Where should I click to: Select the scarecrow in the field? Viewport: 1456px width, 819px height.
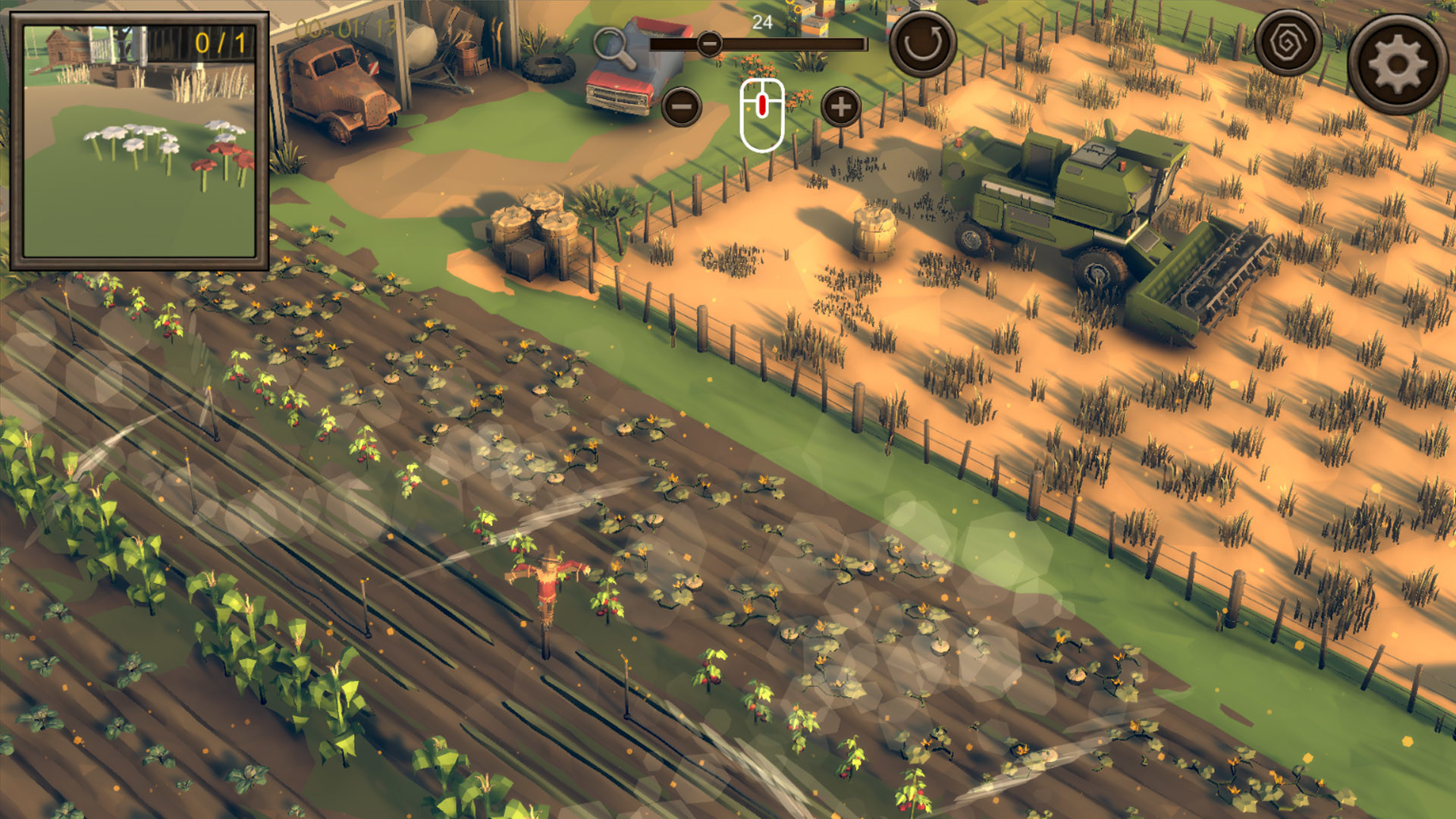click(548, 591)
